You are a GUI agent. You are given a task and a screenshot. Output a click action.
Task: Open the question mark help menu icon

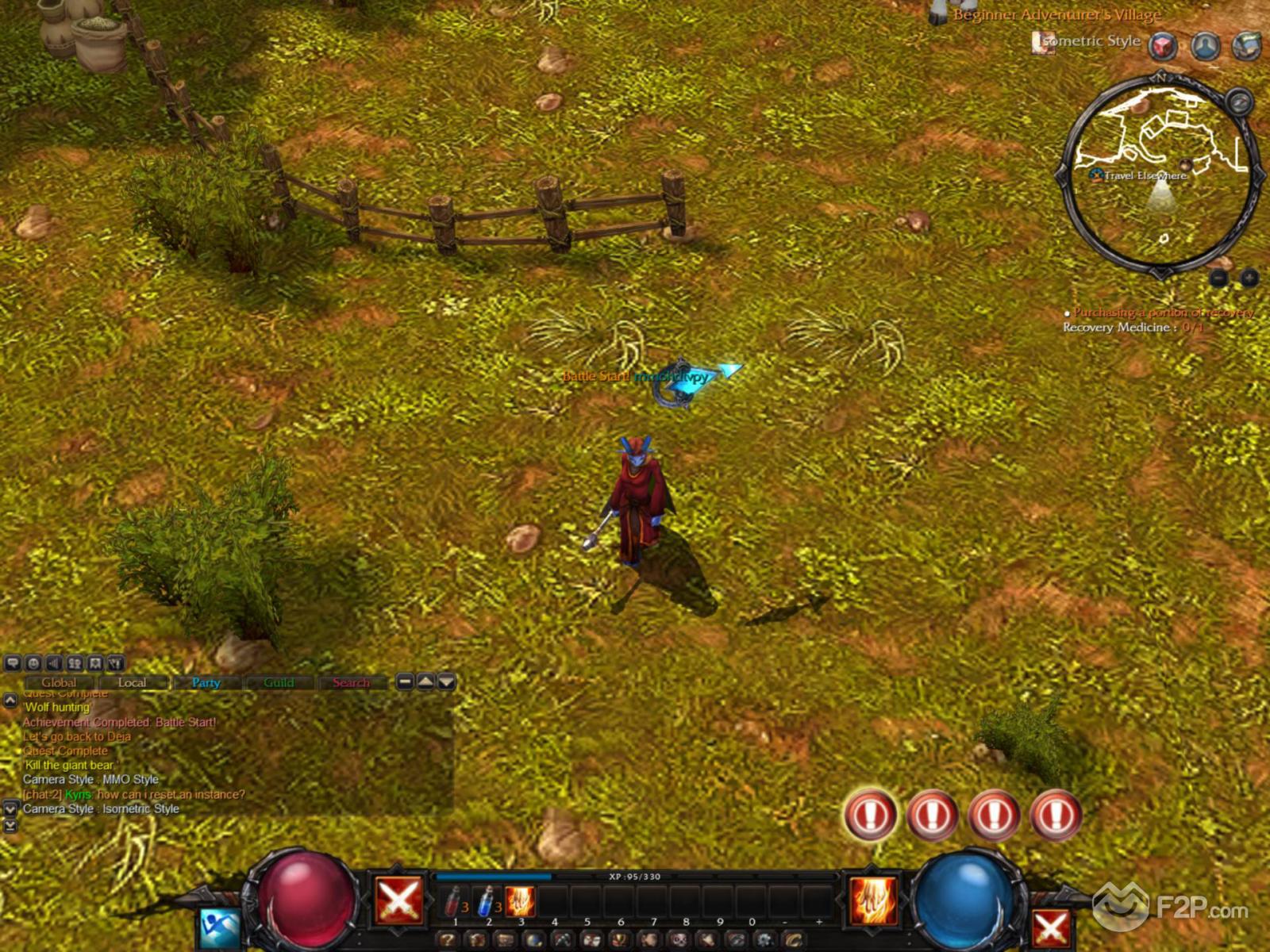tap(448, 940)
